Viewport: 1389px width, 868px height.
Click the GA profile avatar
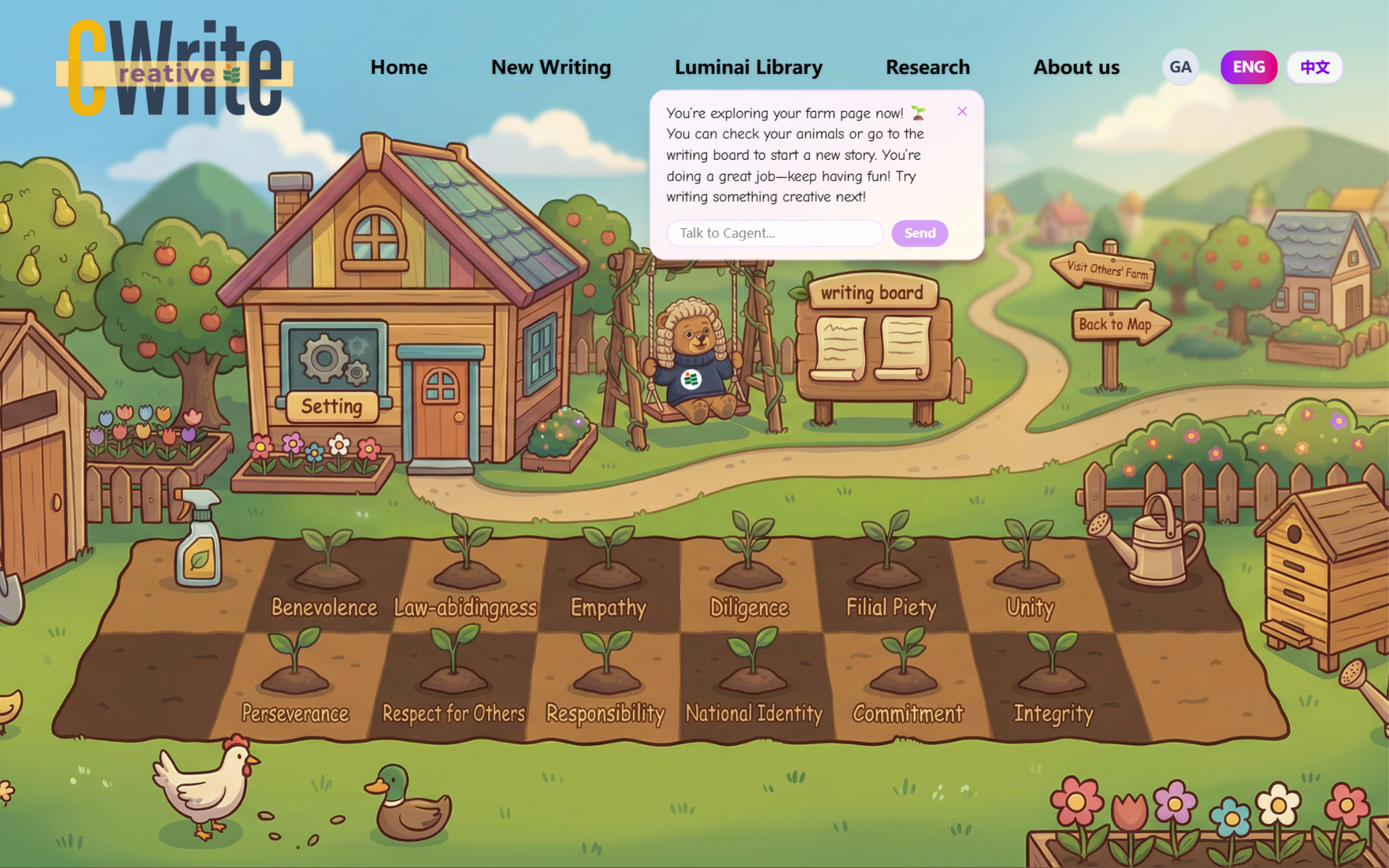[x=1180, y=67]
